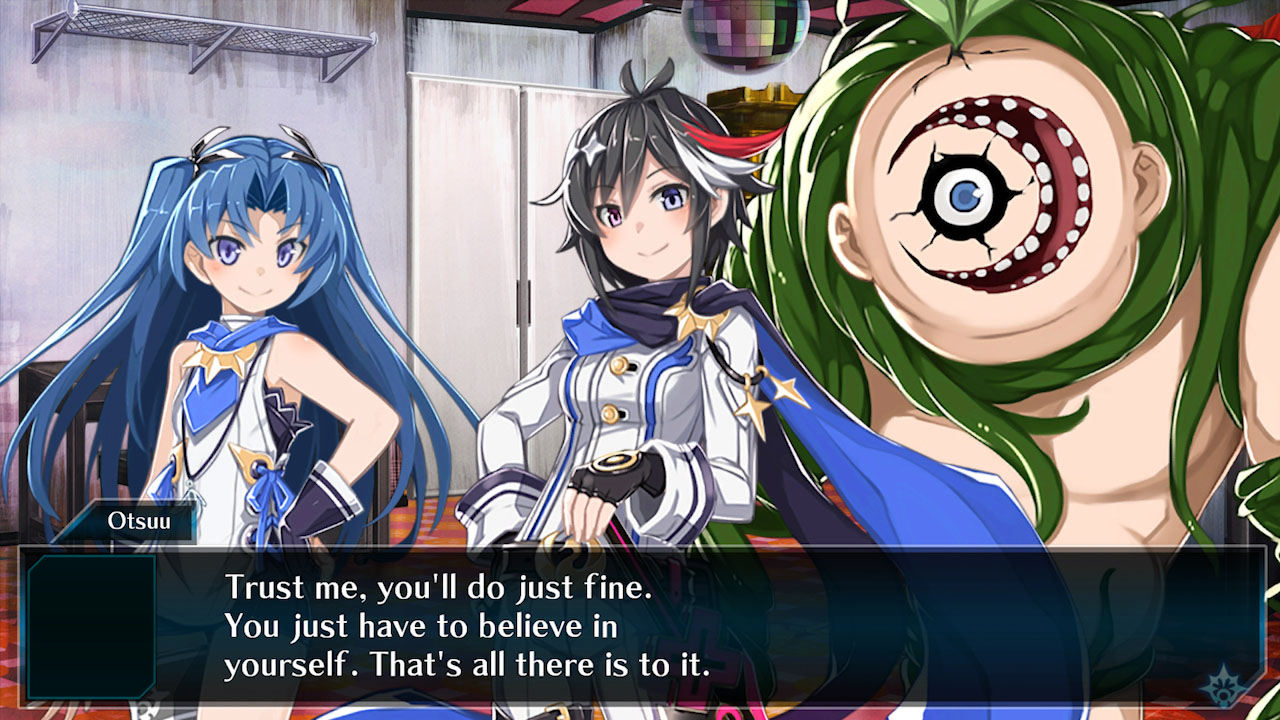
Task: Click the star clip in the black-haired girl's hair
Action: point(590,150)
